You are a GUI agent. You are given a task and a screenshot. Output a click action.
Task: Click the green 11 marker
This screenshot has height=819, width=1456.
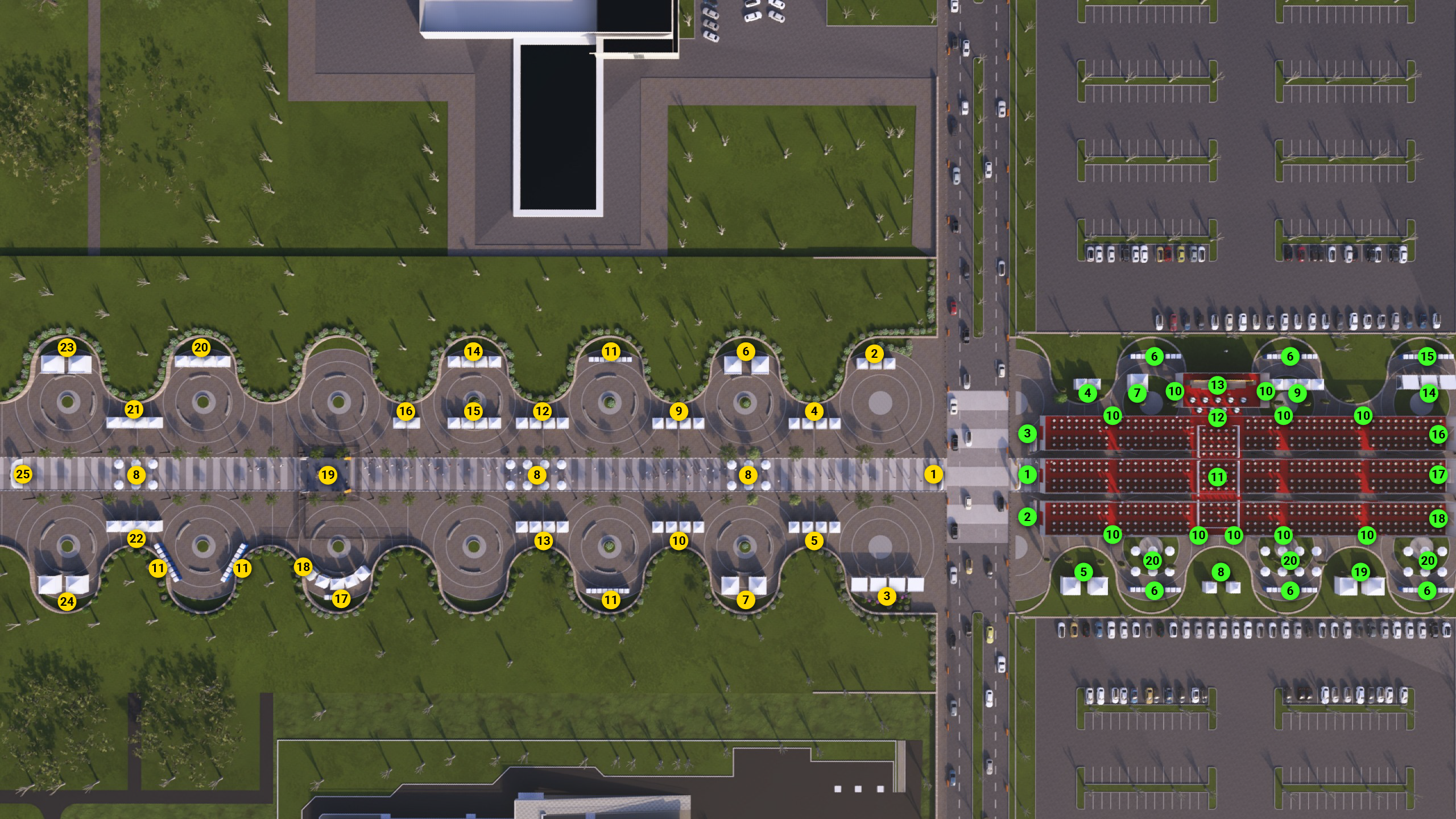(x=1217, y=477)
